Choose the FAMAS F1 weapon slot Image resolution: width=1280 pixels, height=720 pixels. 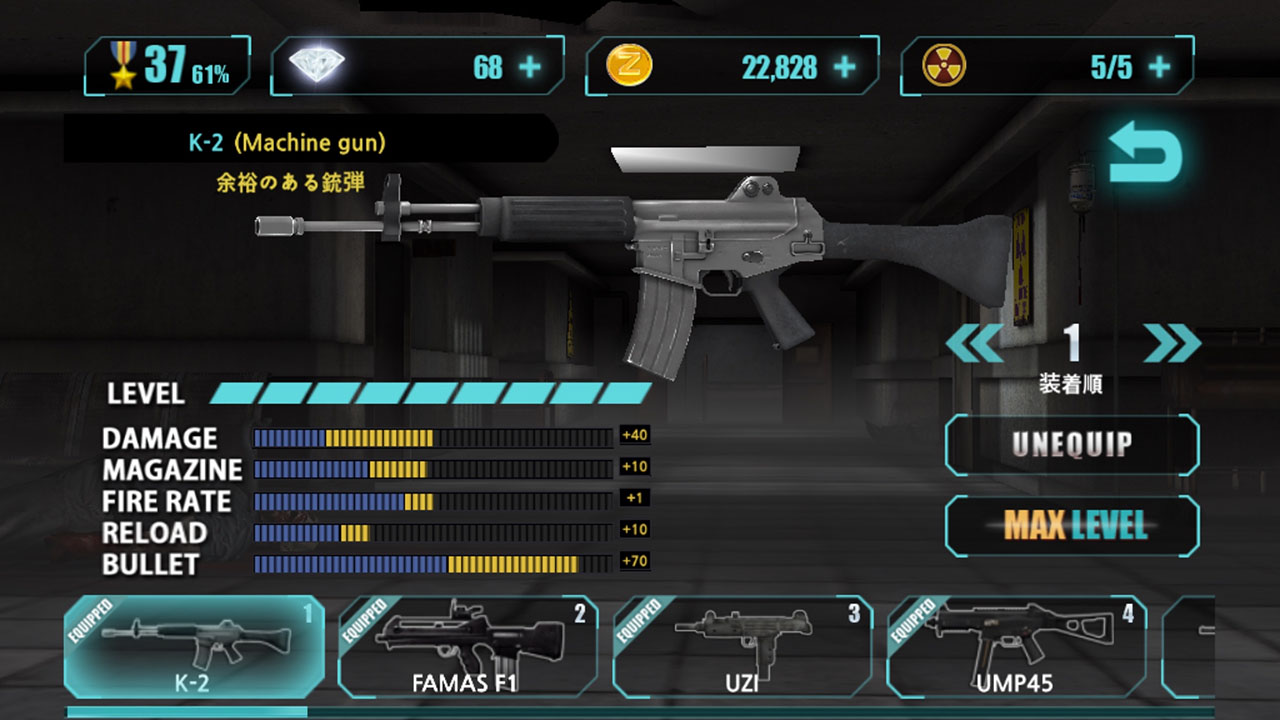[468, 646]
